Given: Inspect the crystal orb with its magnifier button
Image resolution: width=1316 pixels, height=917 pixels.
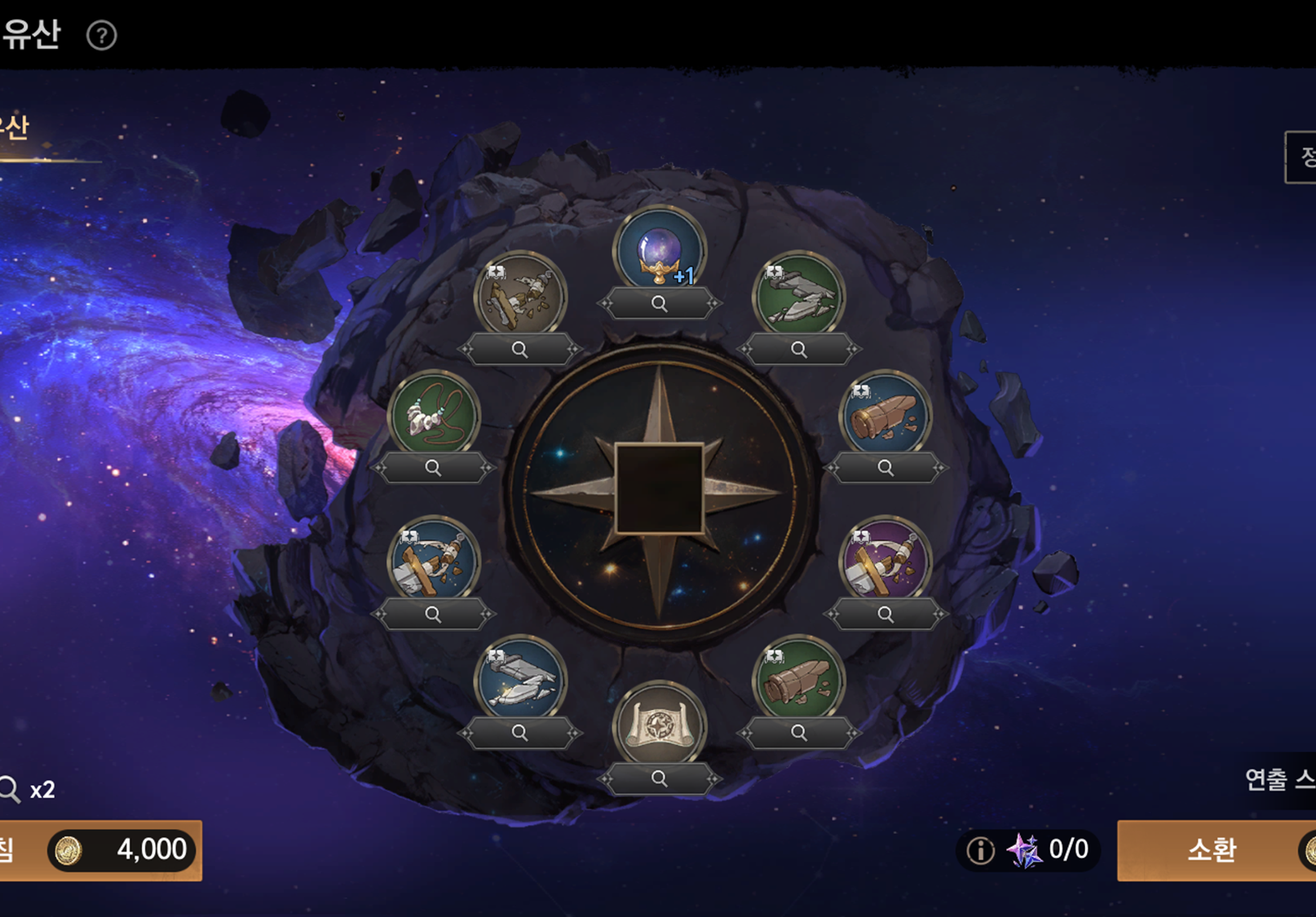Looking at the screenshot, I should 660,304.
